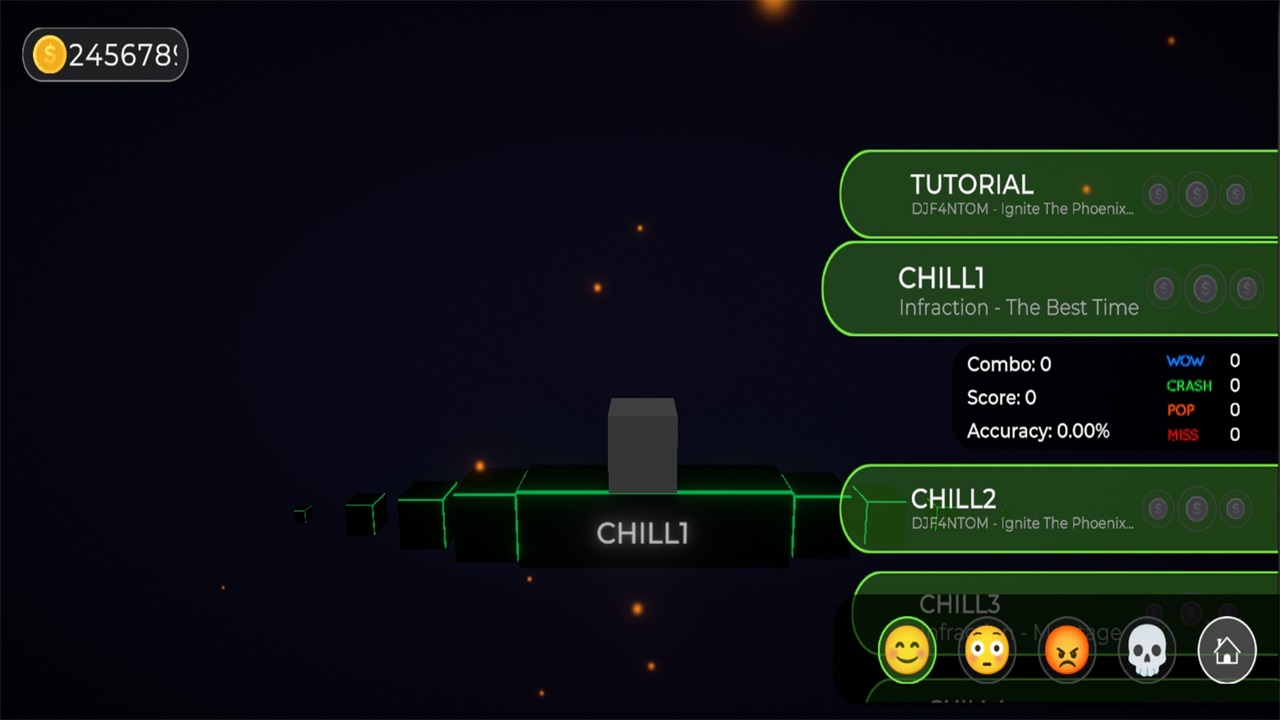Choose the CHILL1 level row

(x=1018, y=290)
